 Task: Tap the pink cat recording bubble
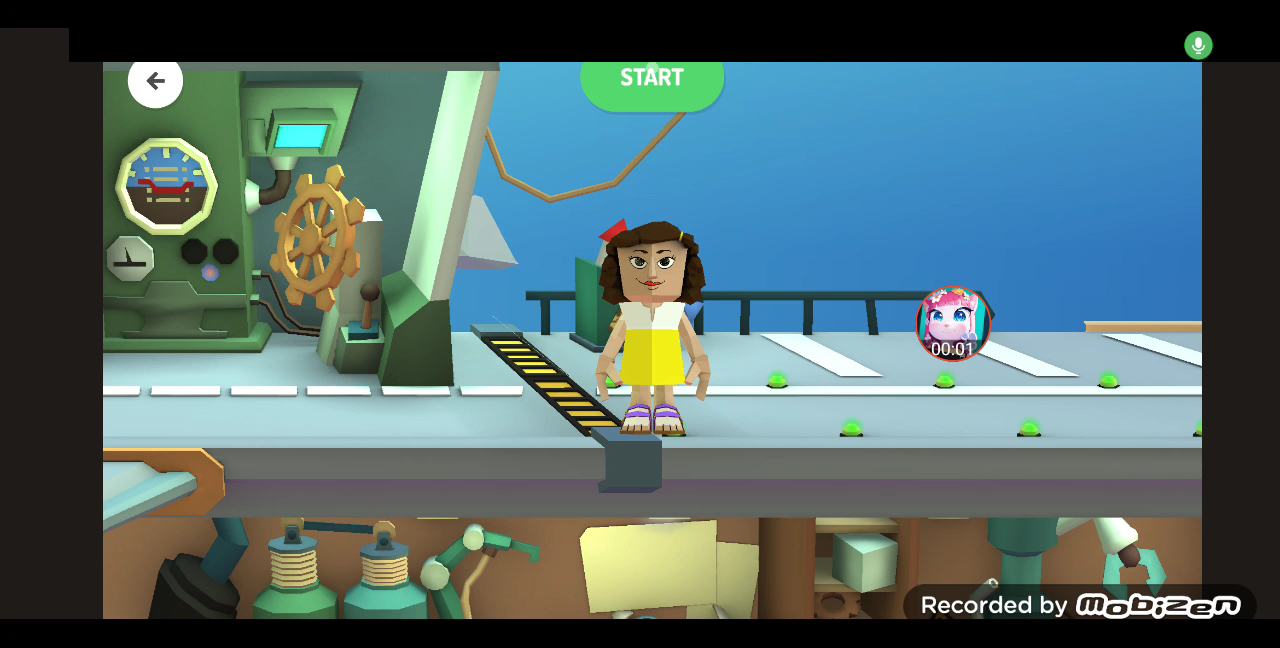pos(952,323)
